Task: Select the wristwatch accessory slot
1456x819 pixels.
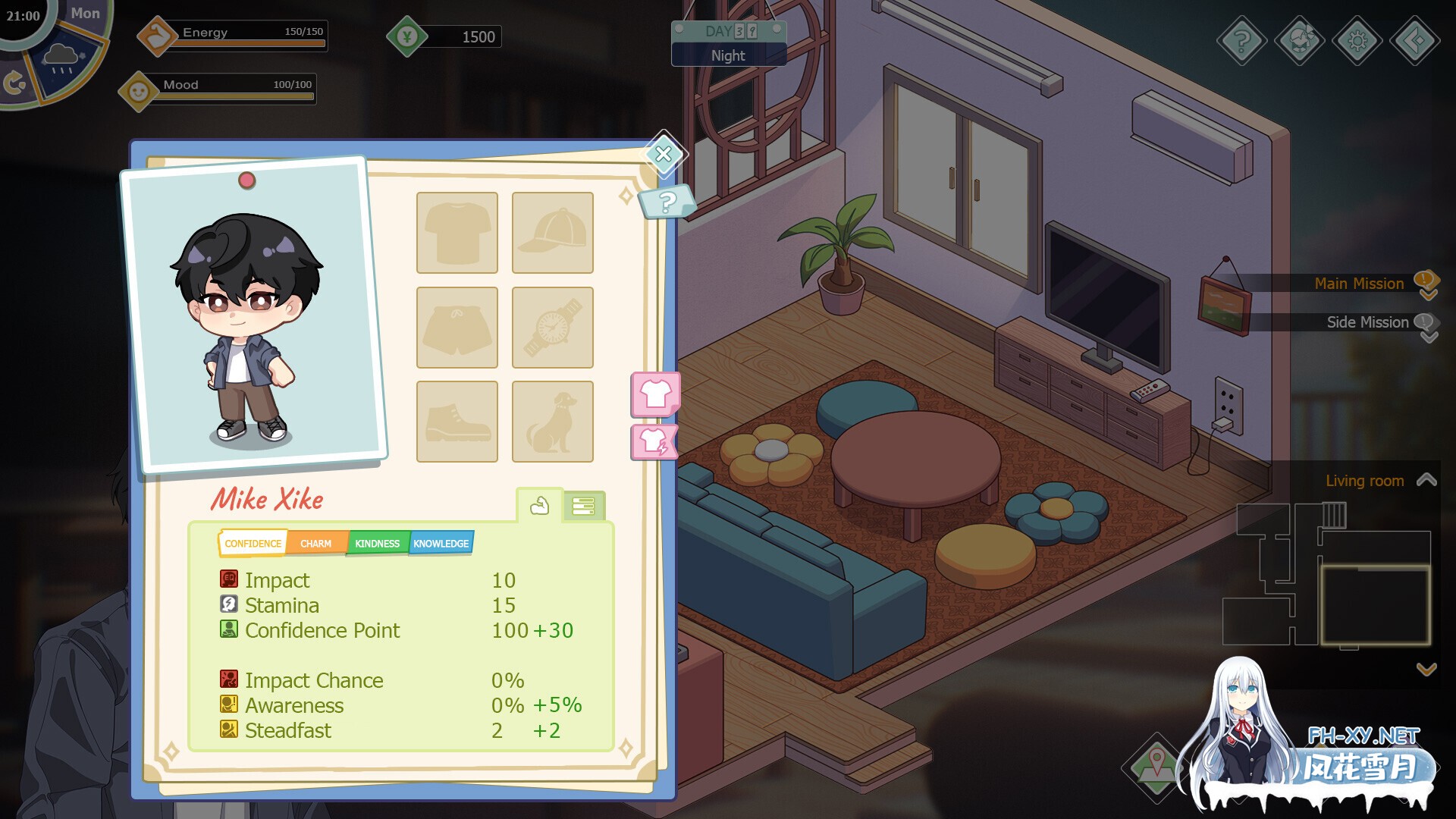Action: pos(552,327)
